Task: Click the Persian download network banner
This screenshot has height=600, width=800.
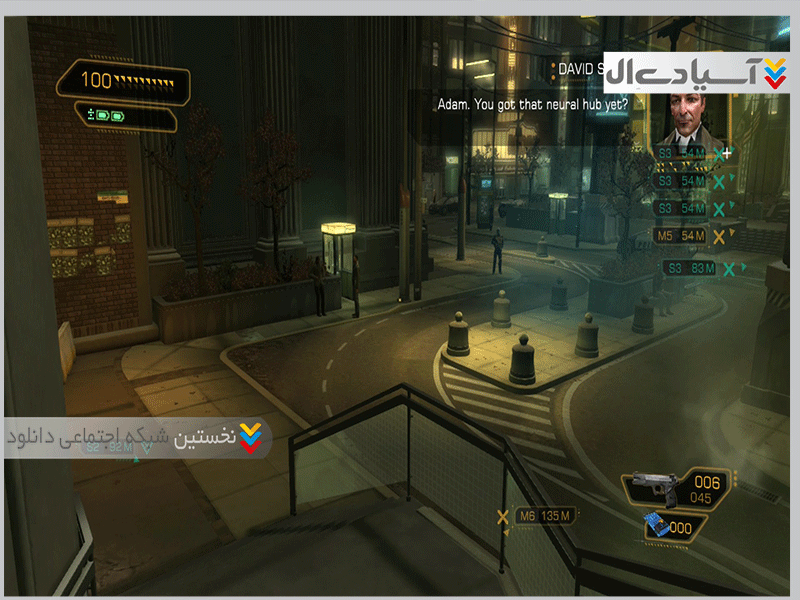Action: tap(137, 438)
